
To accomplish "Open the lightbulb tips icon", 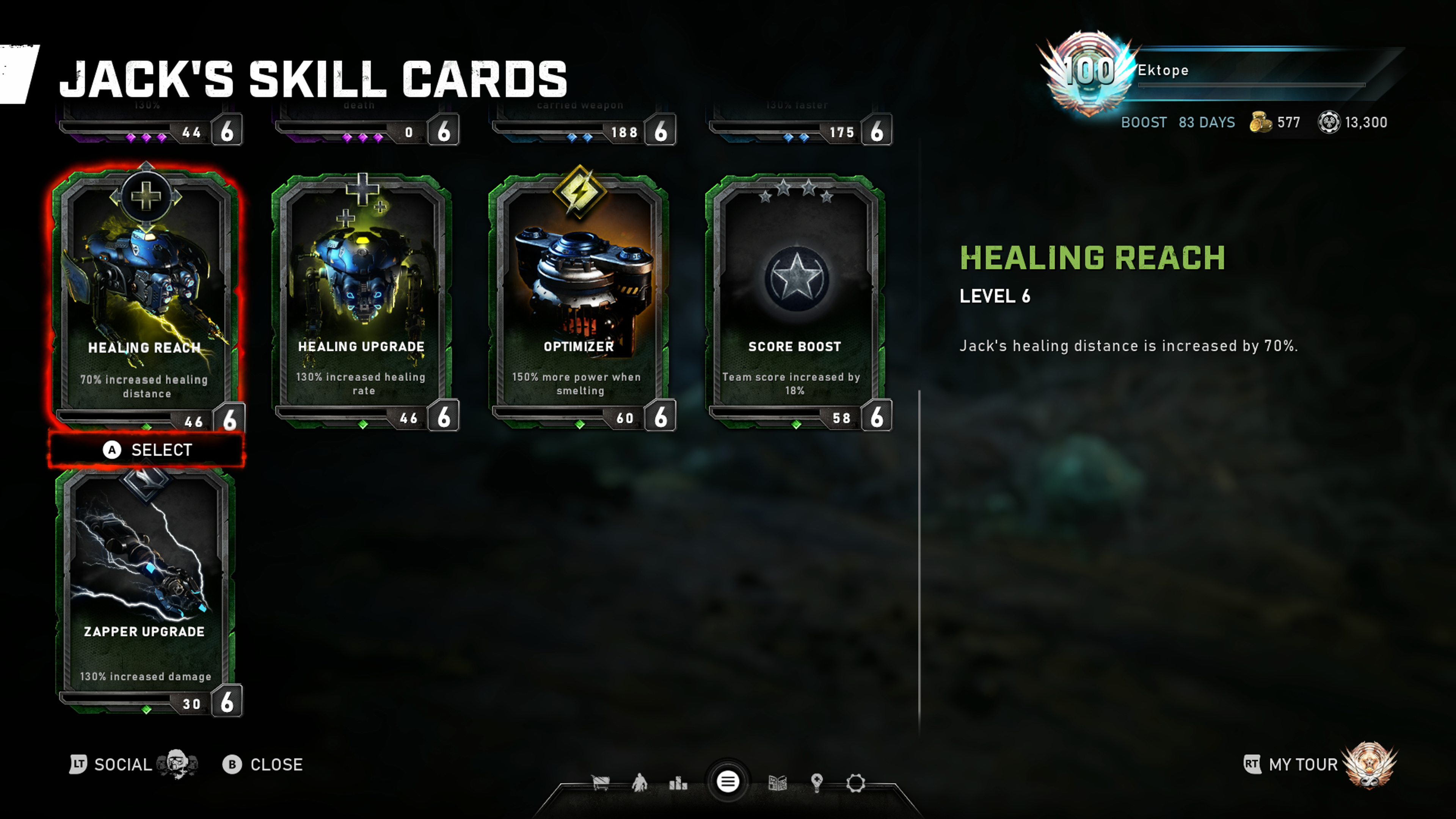I will [x=816, y=783].
